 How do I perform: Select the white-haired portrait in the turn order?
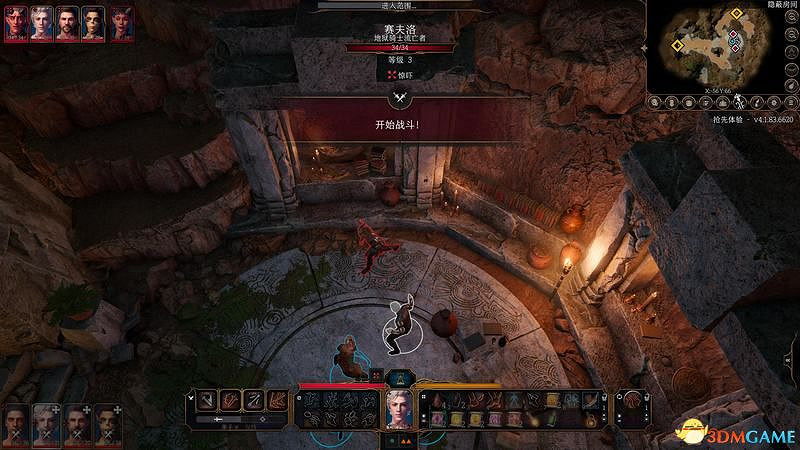point(42,23)
